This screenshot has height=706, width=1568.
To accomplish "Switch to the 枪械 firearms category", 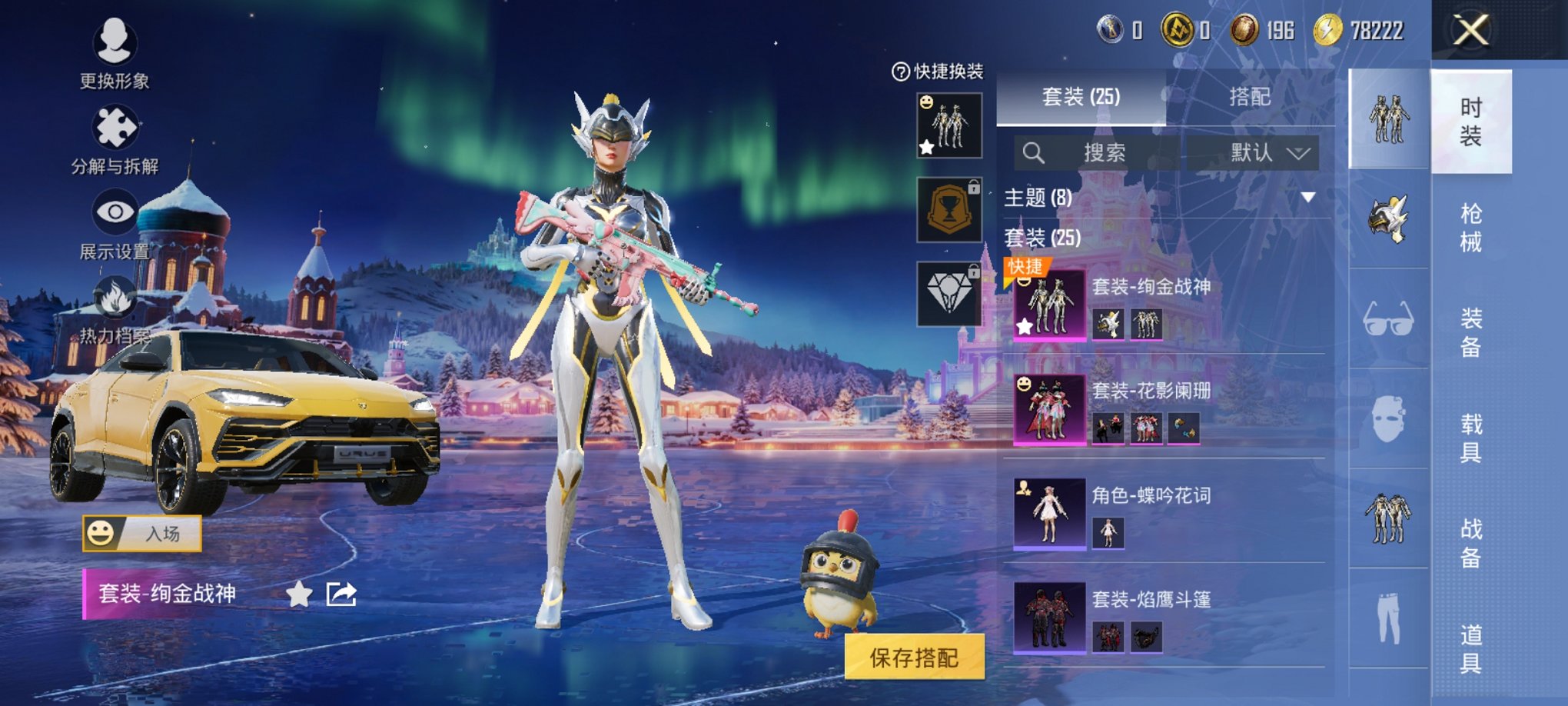I will click(x=1470, y=228).
